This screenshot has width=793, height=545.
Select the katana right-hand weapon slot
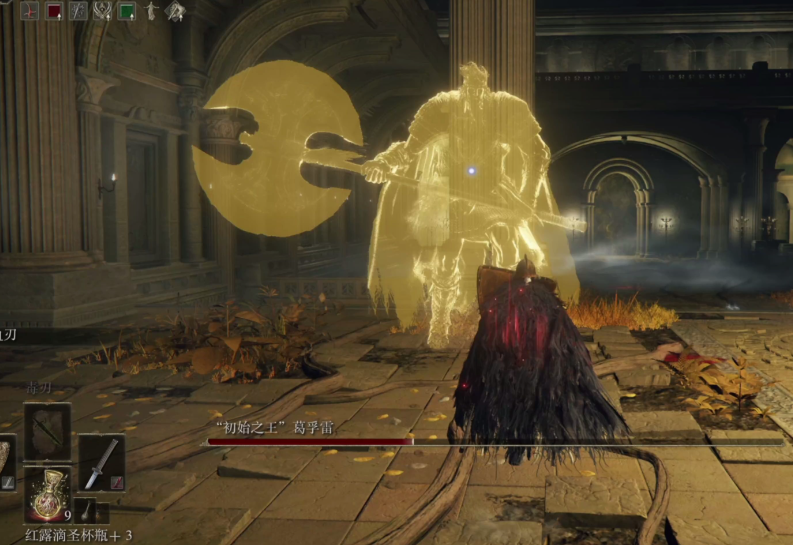pyautogui.click(x=101, y=463)
